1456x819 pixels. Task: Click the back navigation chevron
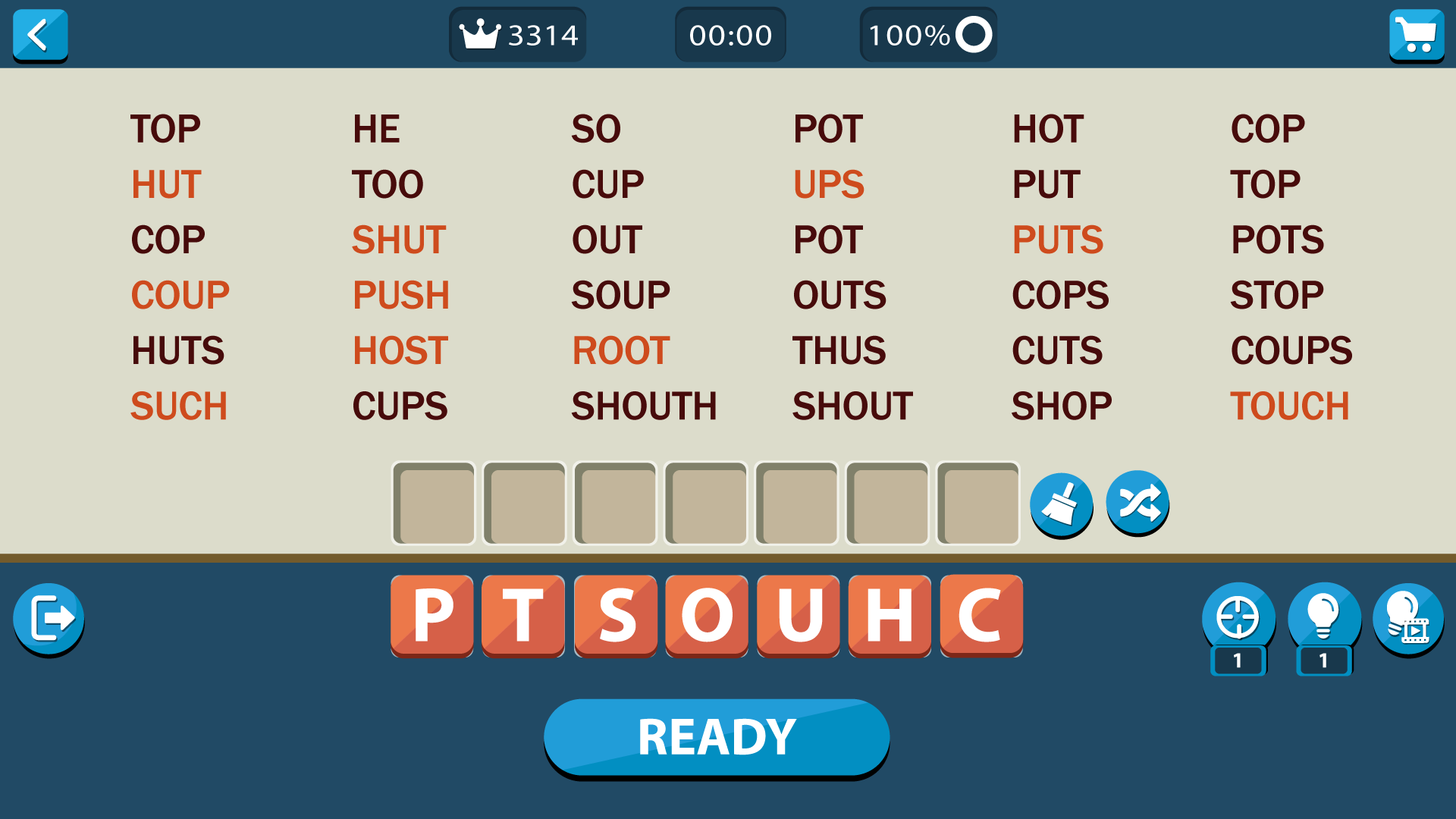tap(40, 35)
